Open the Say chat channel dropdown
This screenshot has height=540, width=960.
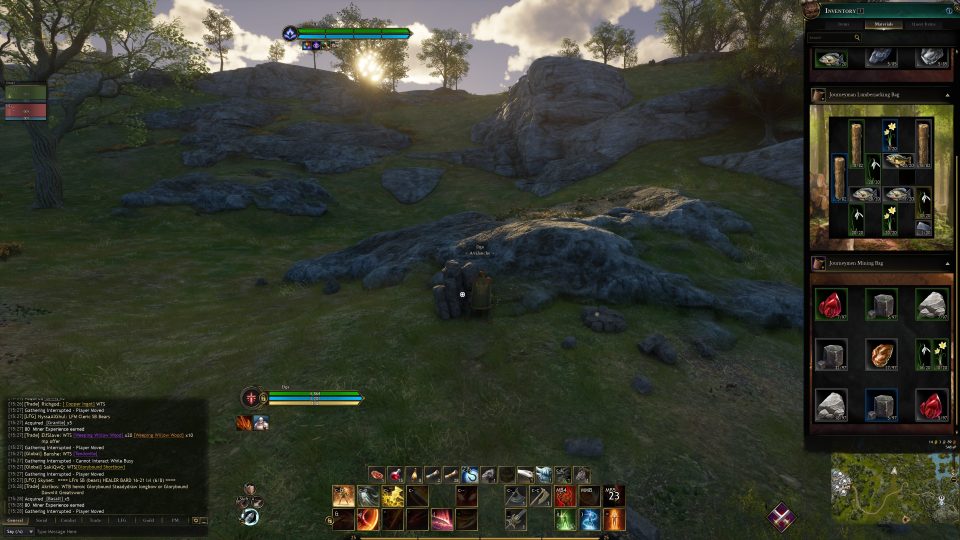(15, 531)
